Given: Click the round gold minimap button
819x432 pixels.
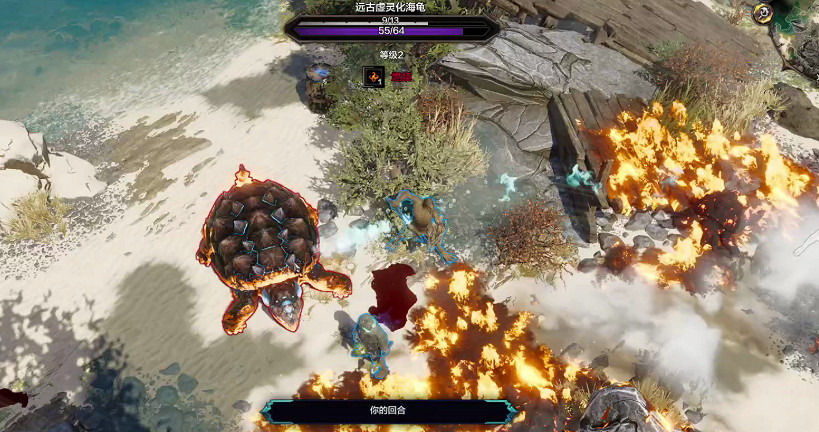Looking at the screenshot, I should [x=764, y=13].
